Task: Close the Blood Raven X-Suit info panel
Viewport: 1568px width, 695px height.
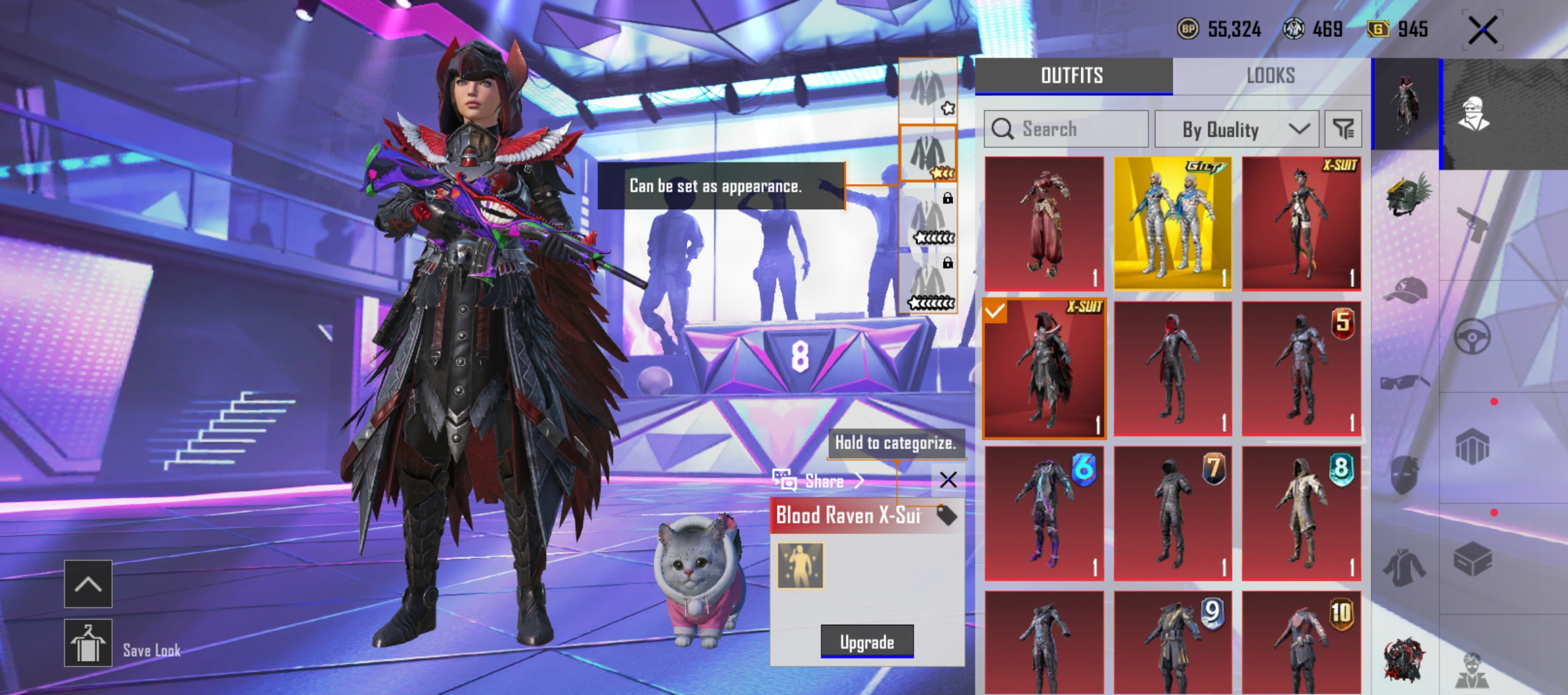Action: click(x=947, y=479)
